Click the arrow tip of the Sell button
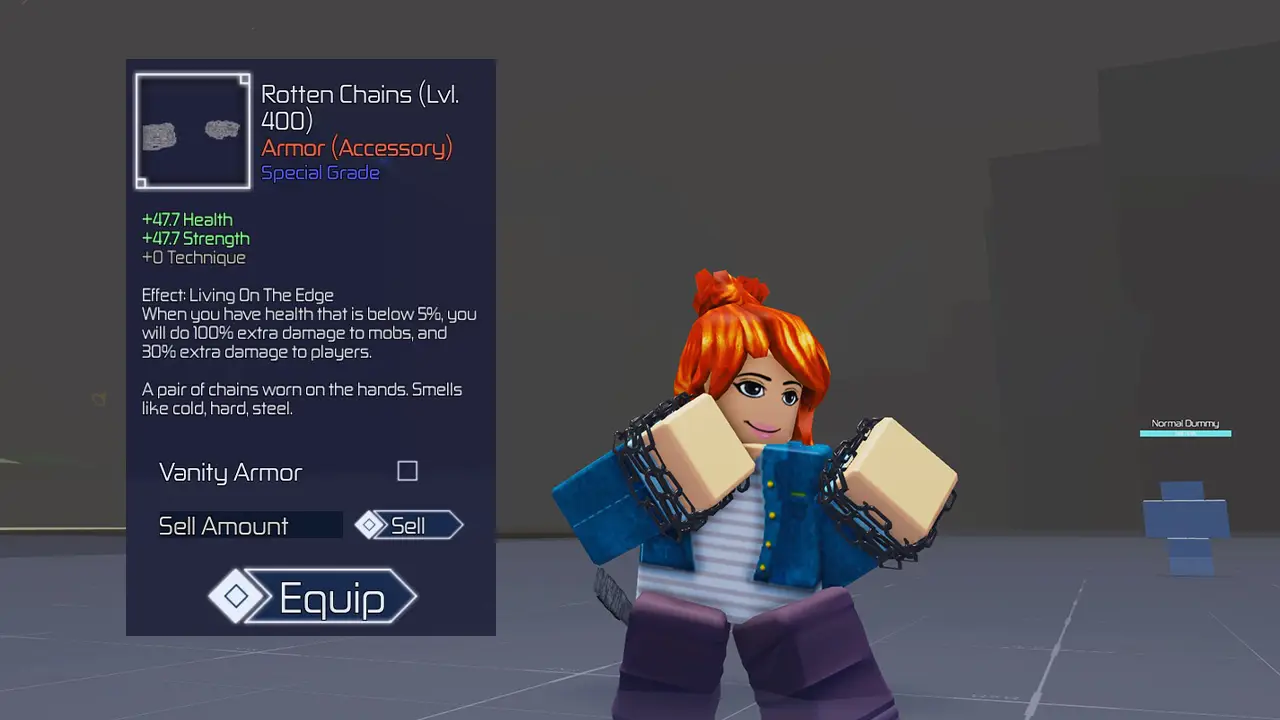 click(x=458, y=524)
